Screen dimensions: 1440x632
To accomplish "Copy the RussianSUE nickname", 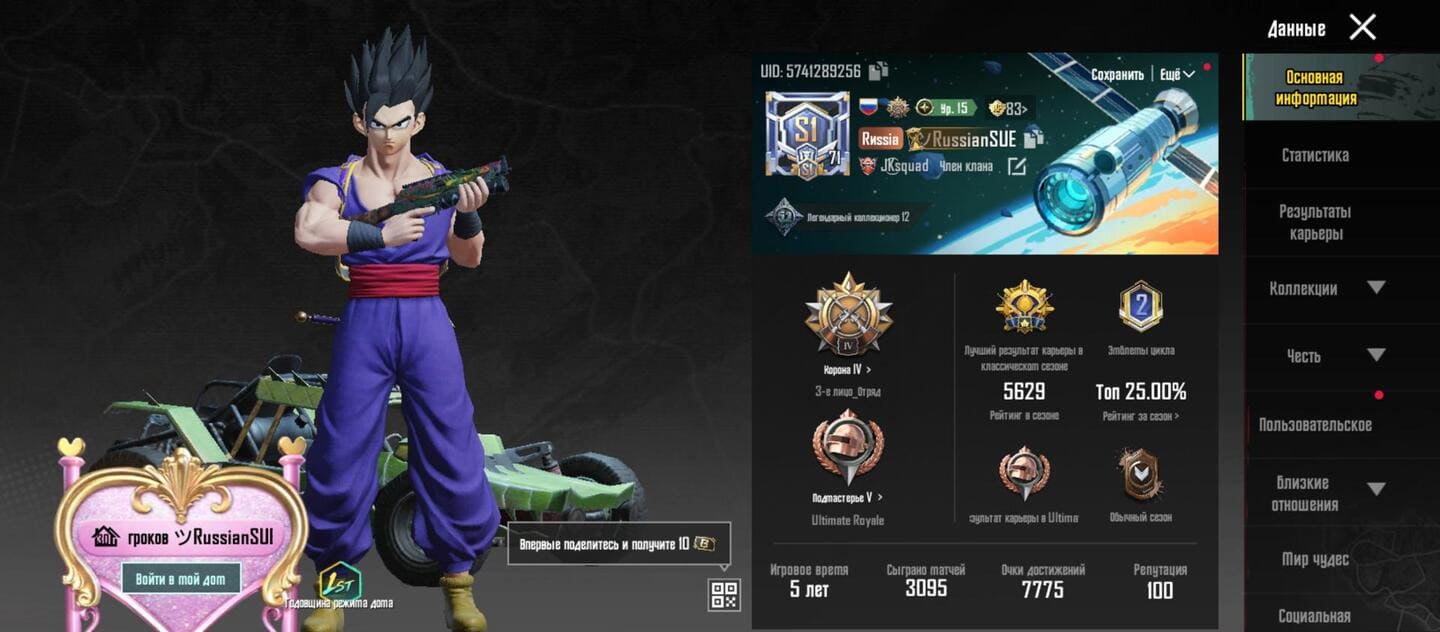I will pos(1034,138).
